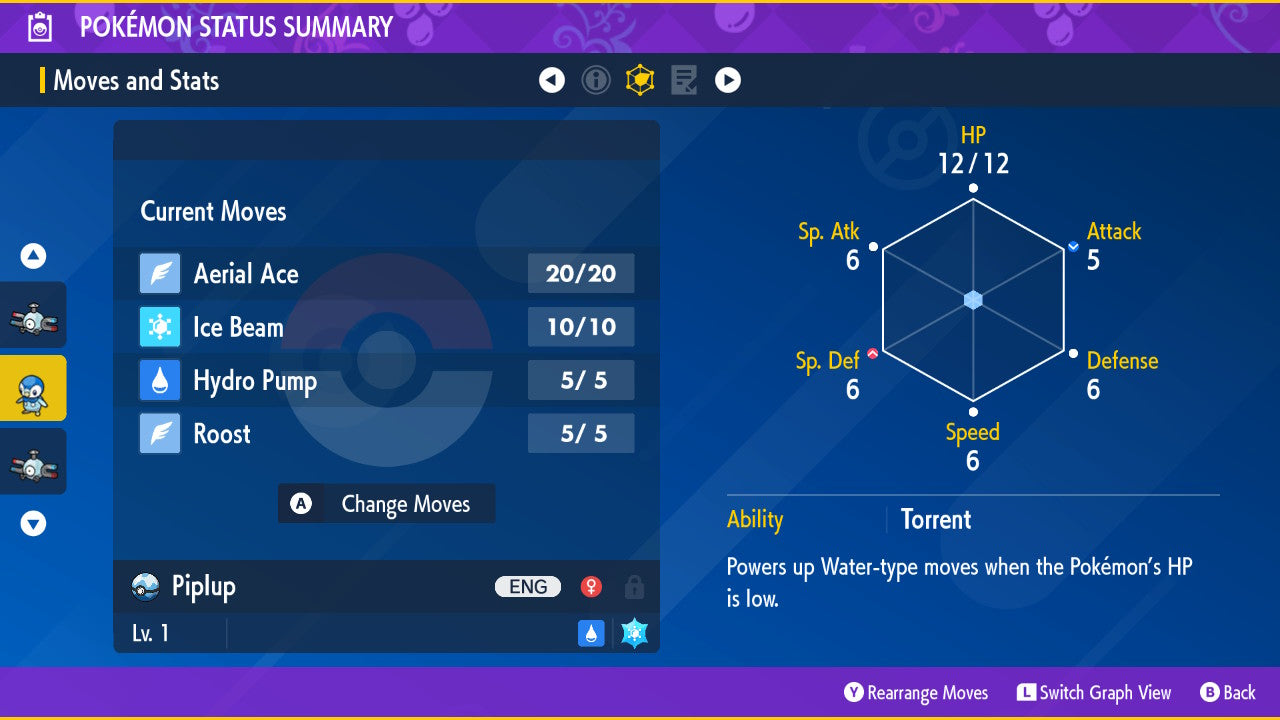
Task: Open the Moves and Stats hexagon tab
Action: 640,80
